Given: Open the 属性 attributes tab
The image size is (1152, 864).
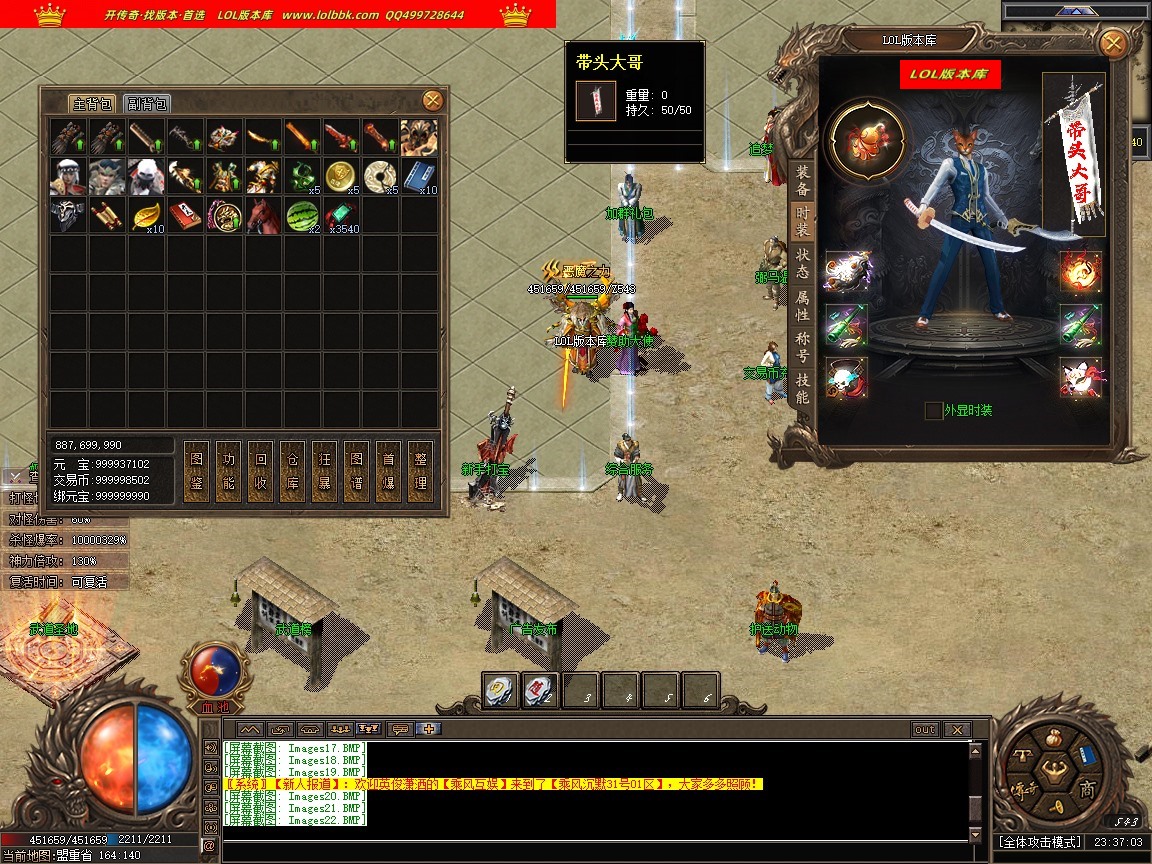Looking at the screenshot, I should [802, 305].
